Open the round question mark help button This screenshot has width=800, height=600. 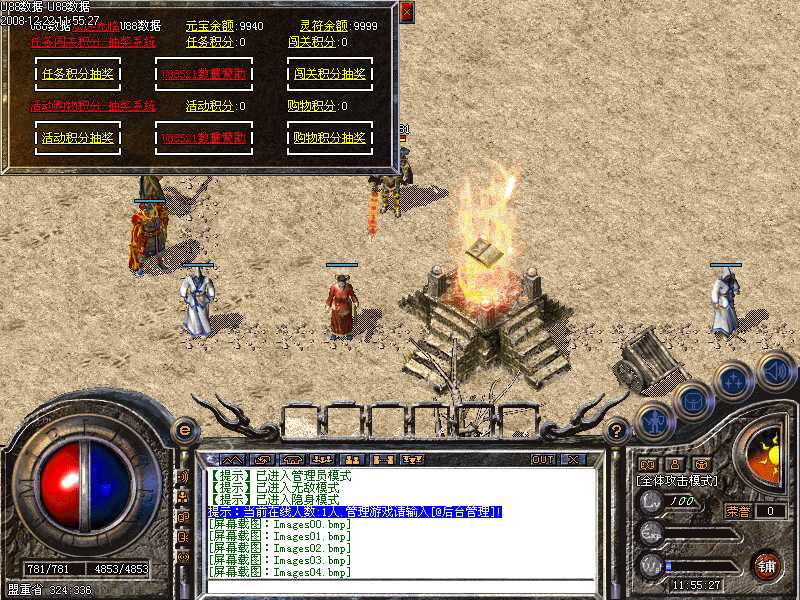pos(617,431)
